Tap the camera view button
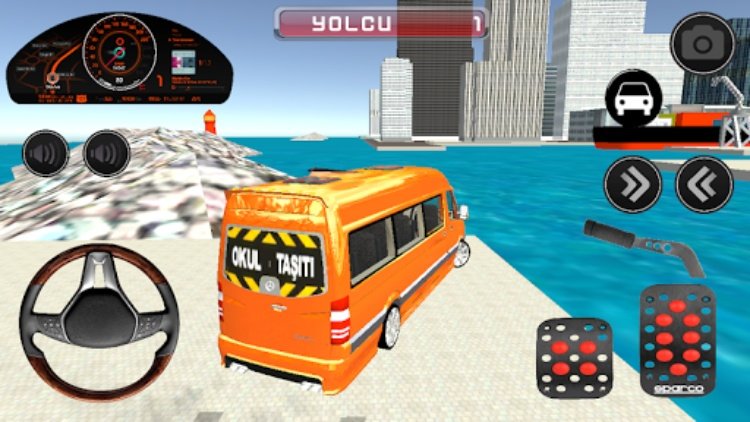The image size is (750, 422). point(703,43)
